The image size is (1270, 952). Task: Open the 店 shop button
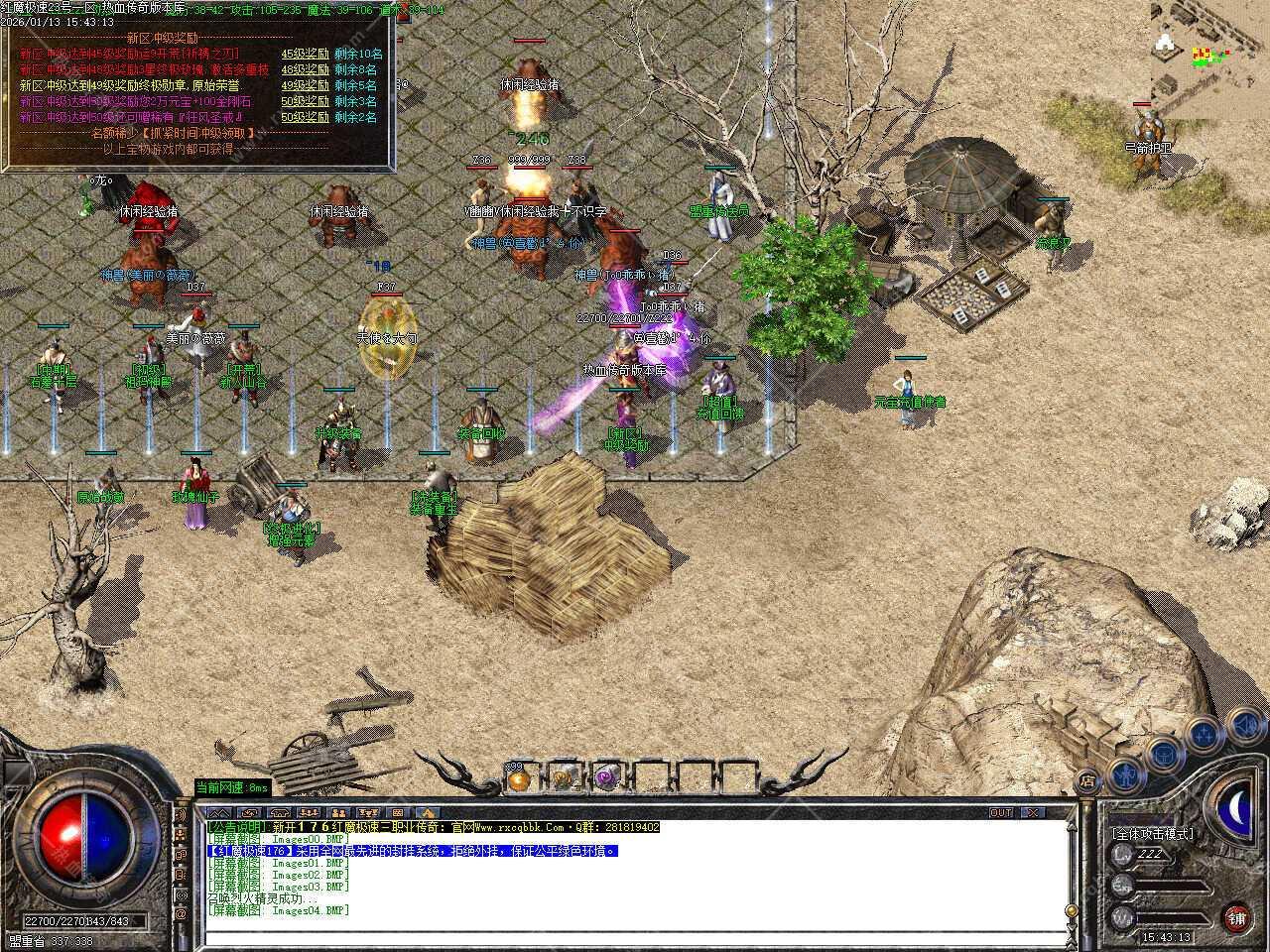pyautogui.click(x=1087, y=781)
